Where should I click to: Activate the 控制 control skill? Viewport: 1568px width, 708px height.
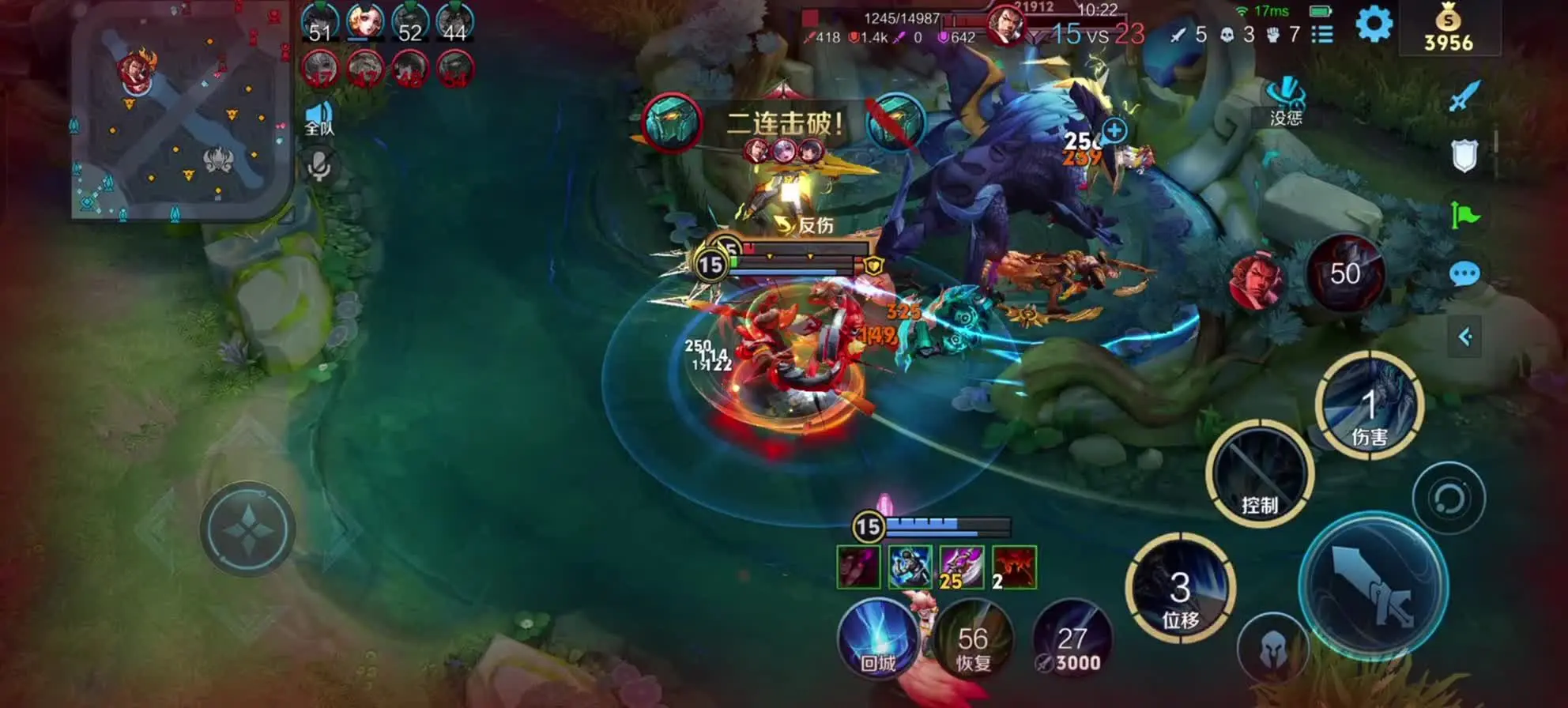click(1260, 474)
